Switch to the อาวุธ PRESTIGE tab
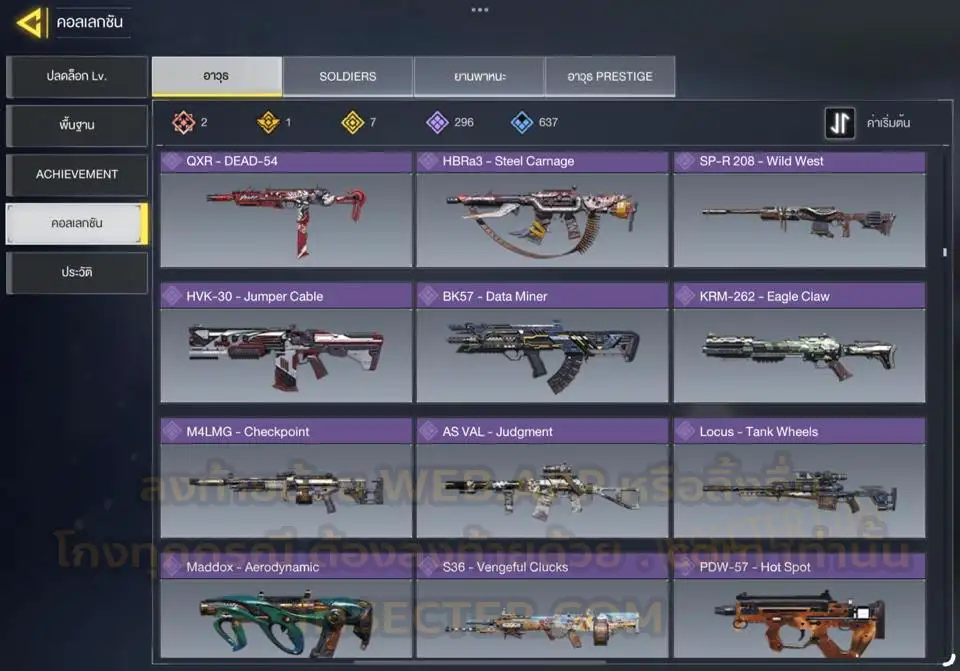The width and height of the screenshot is (960, 671). [610, 76]
